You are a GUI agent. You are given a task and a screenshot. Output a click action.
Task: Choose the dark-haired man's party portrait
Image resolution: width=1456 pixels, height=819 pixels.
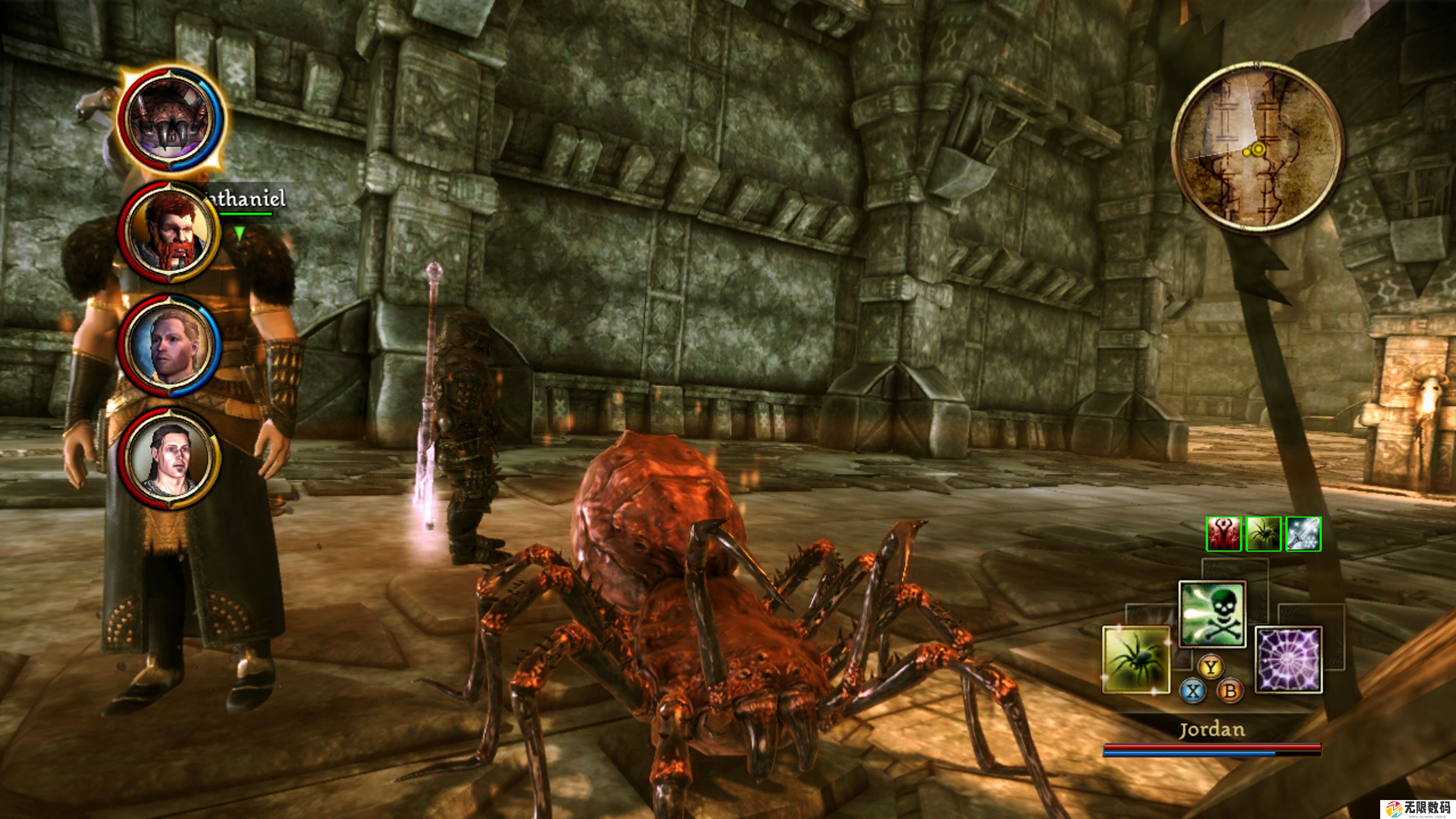click(x=169, y=458)
